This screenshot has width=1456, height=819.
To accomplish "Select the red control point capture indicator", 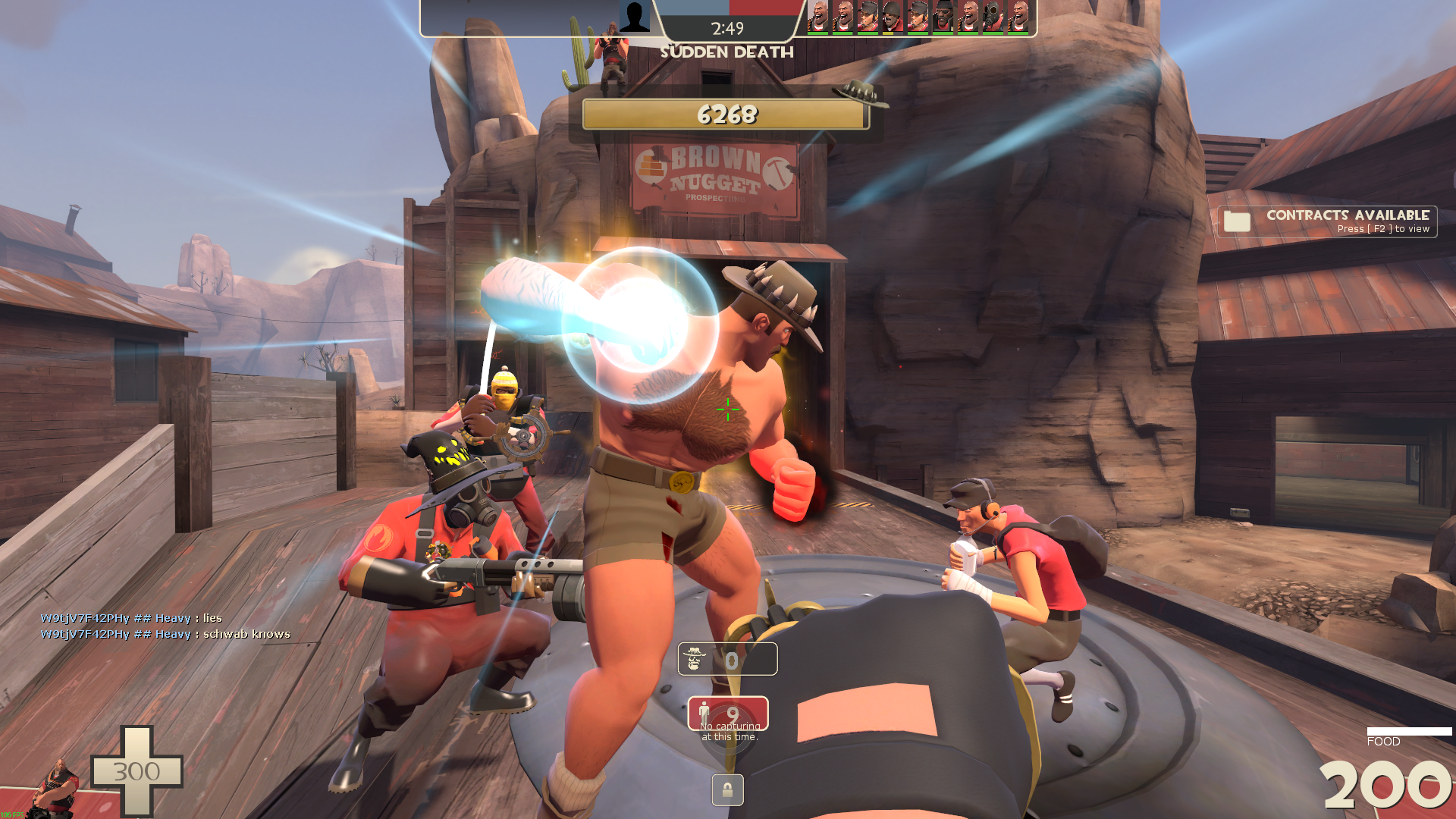I will (727, 714).
